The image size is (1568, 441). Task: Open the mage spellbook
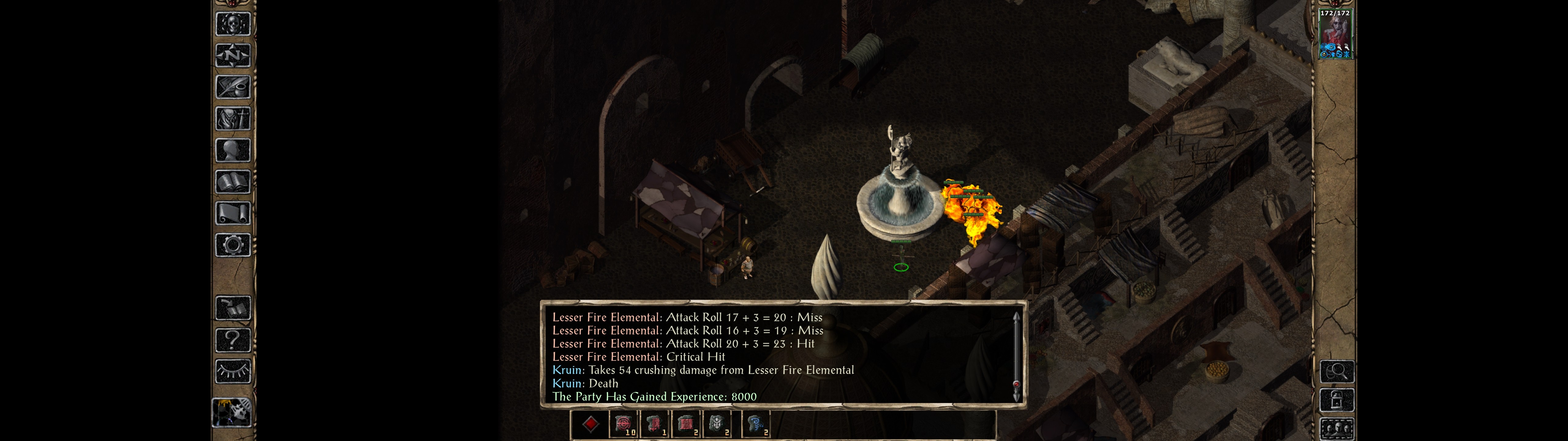[x=233, y=182]
